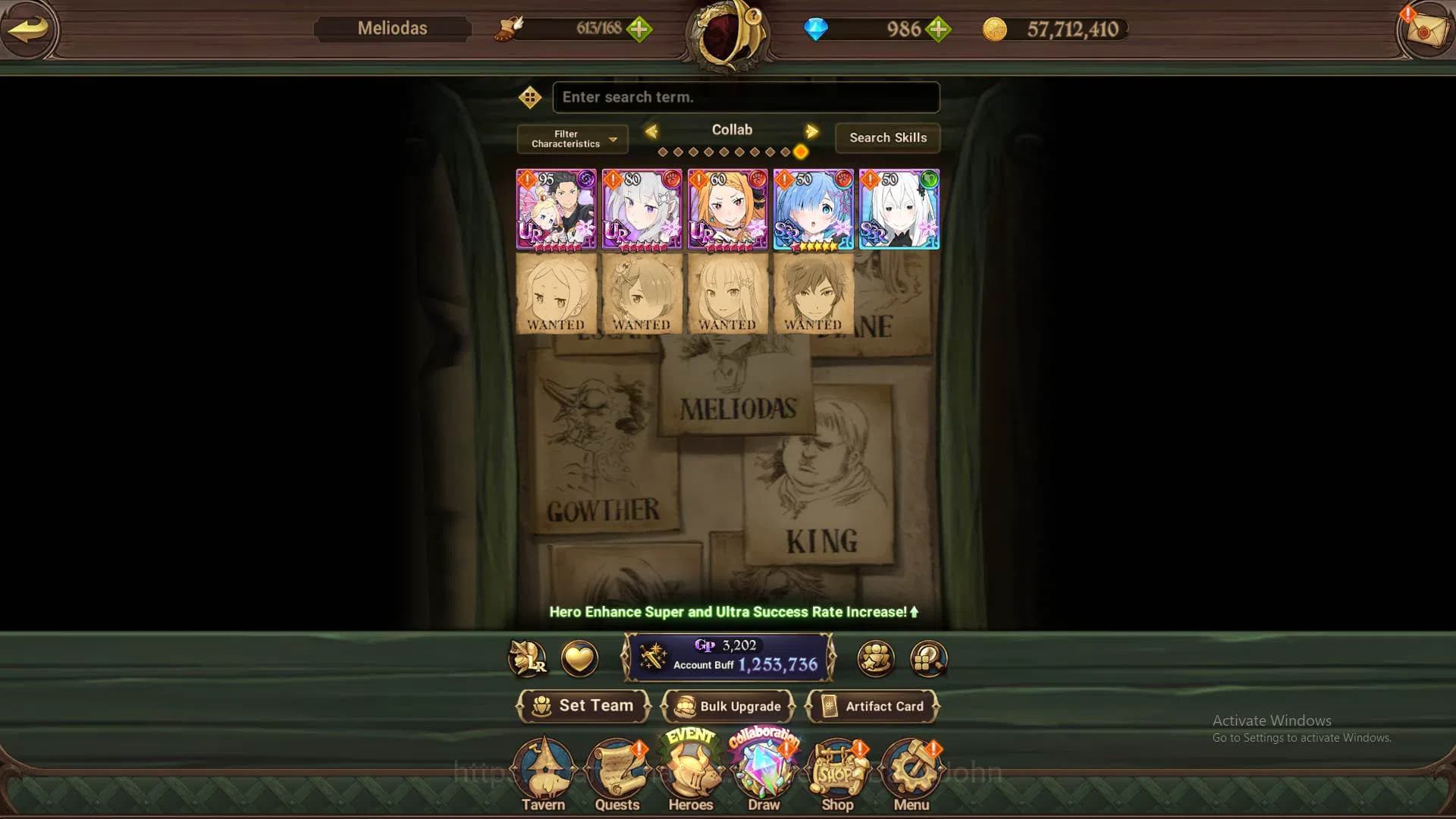Advance to next category with right arrow
Viewport: 1456px width, 819px height.
pyautogui.click(x=812, y=130)
